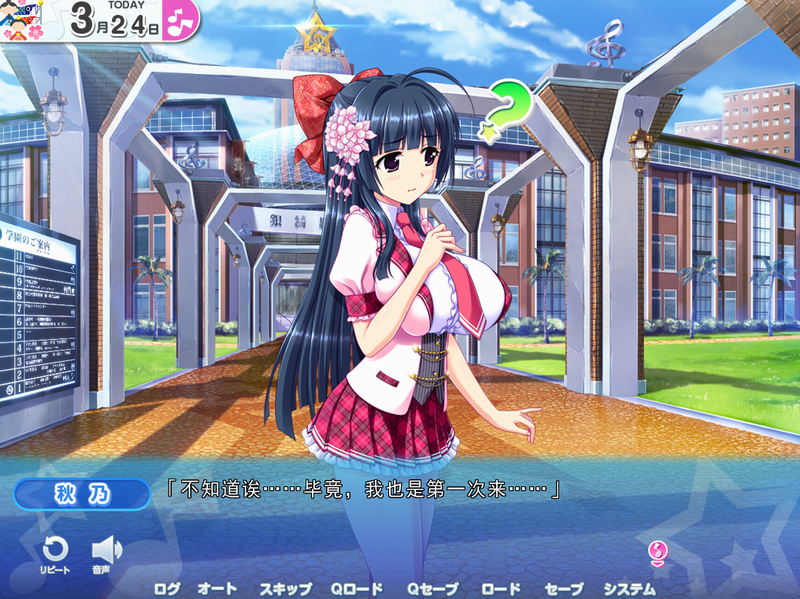Click the pink music note button
Screen dimensions: 800x599
[x=180, y=19]
